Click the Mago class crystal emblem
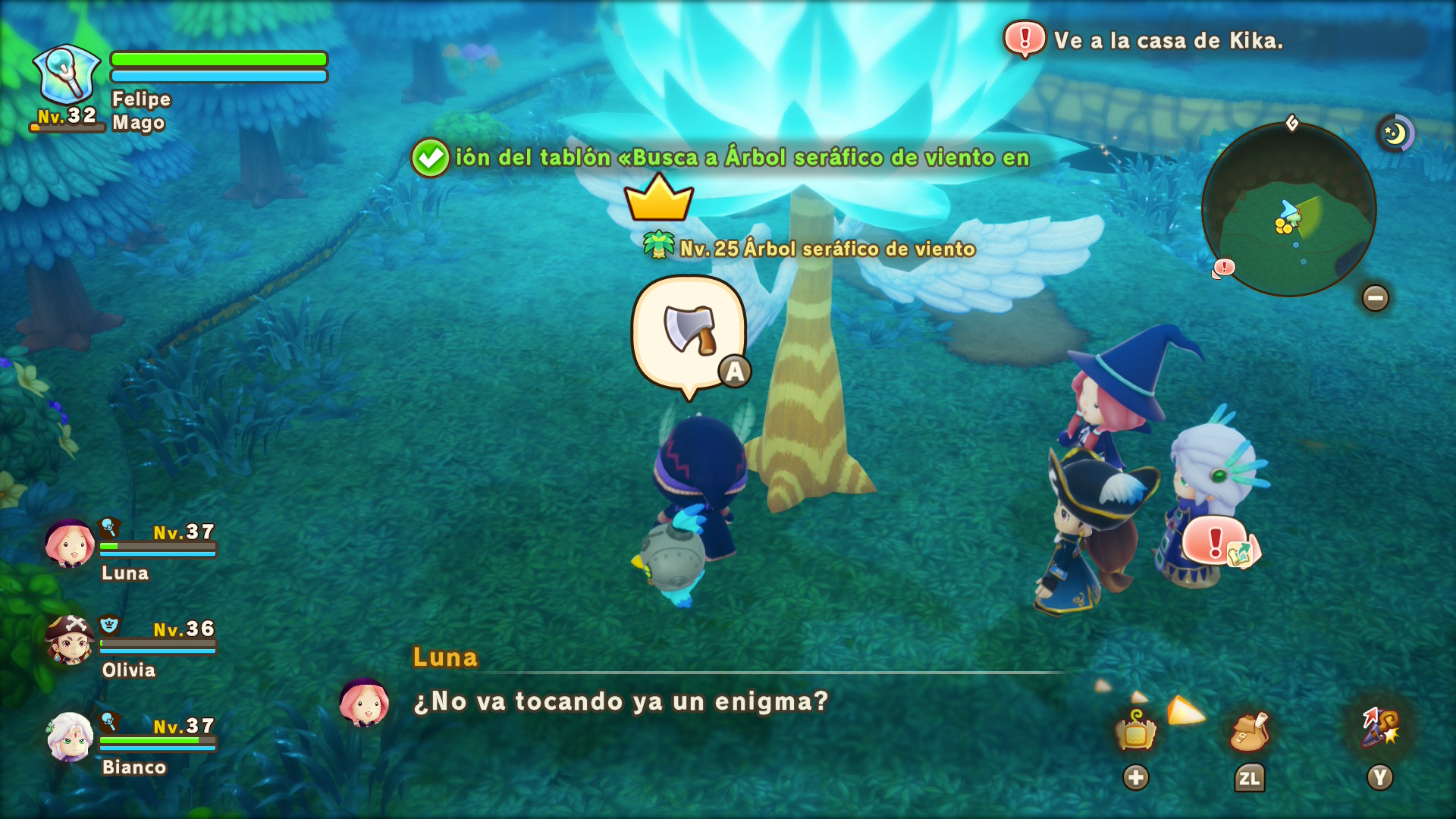The width and height of the screenshot is (1456, 819). point(67,74)
